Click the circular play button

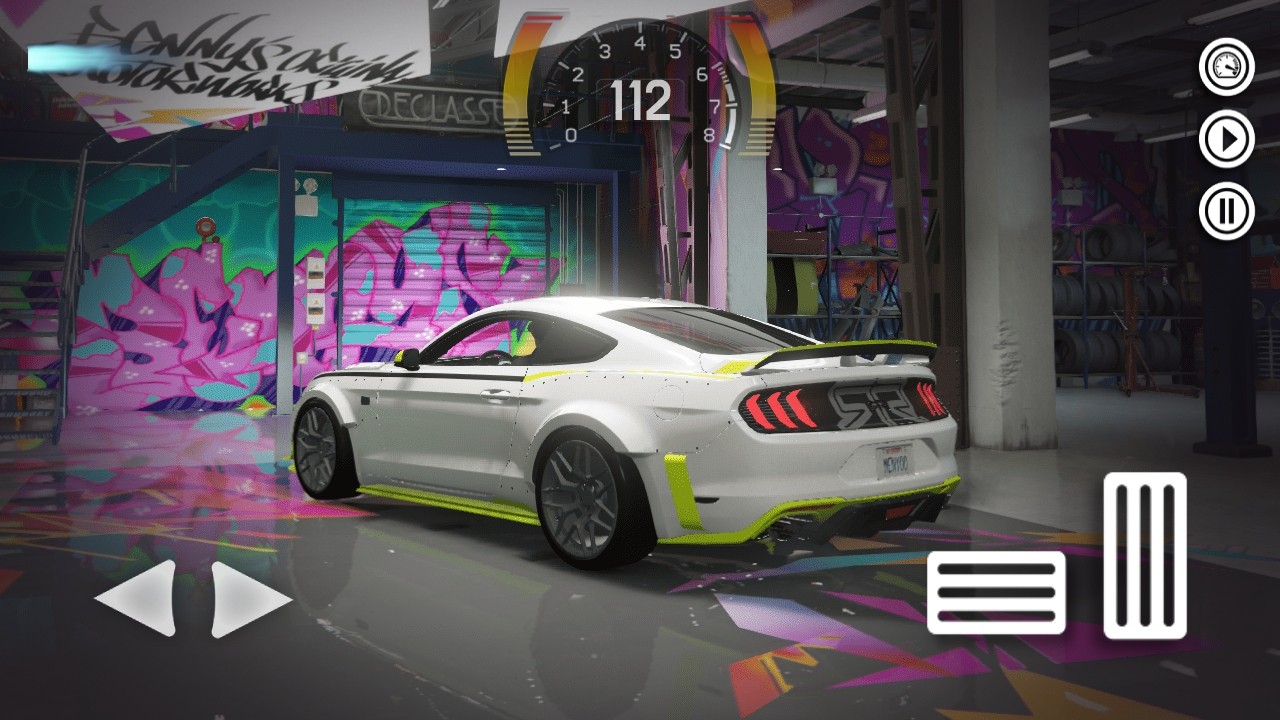pyautogui.click(x=1226, y=139)
